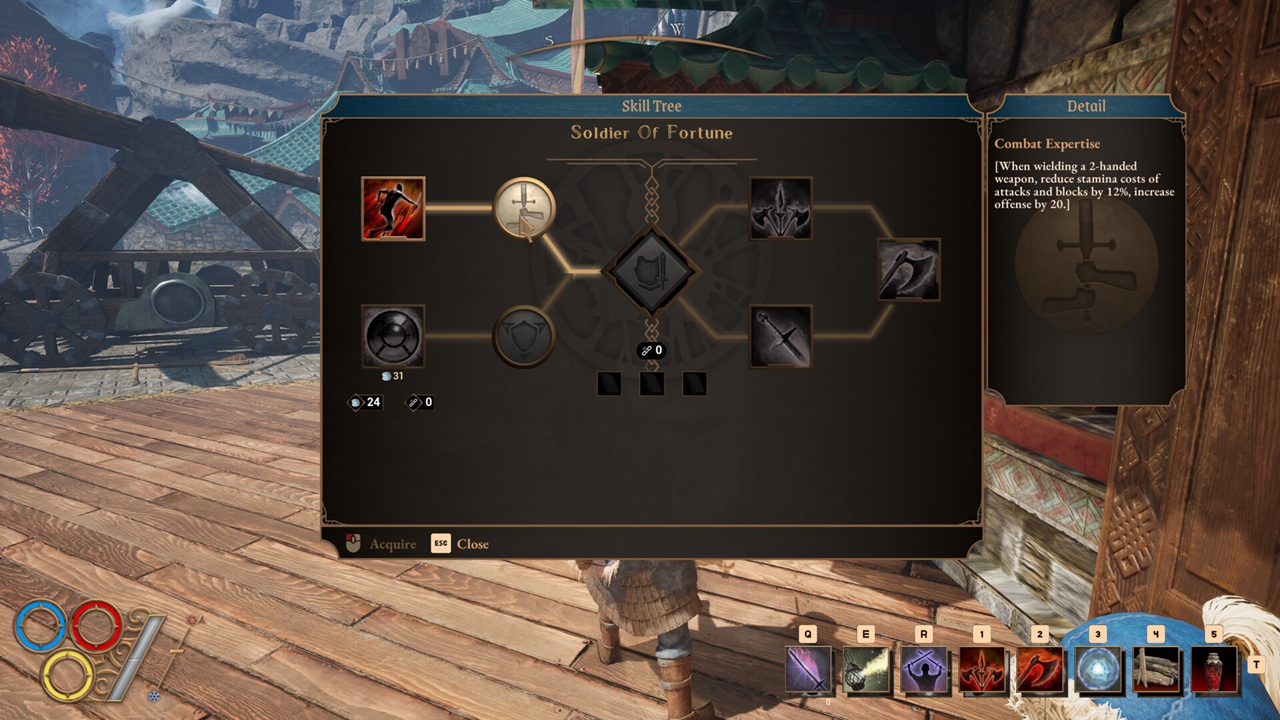Select the central diamond shield-and-sword node
Viewport: 1280px width, 720px height.
click(x=652, y=271)
